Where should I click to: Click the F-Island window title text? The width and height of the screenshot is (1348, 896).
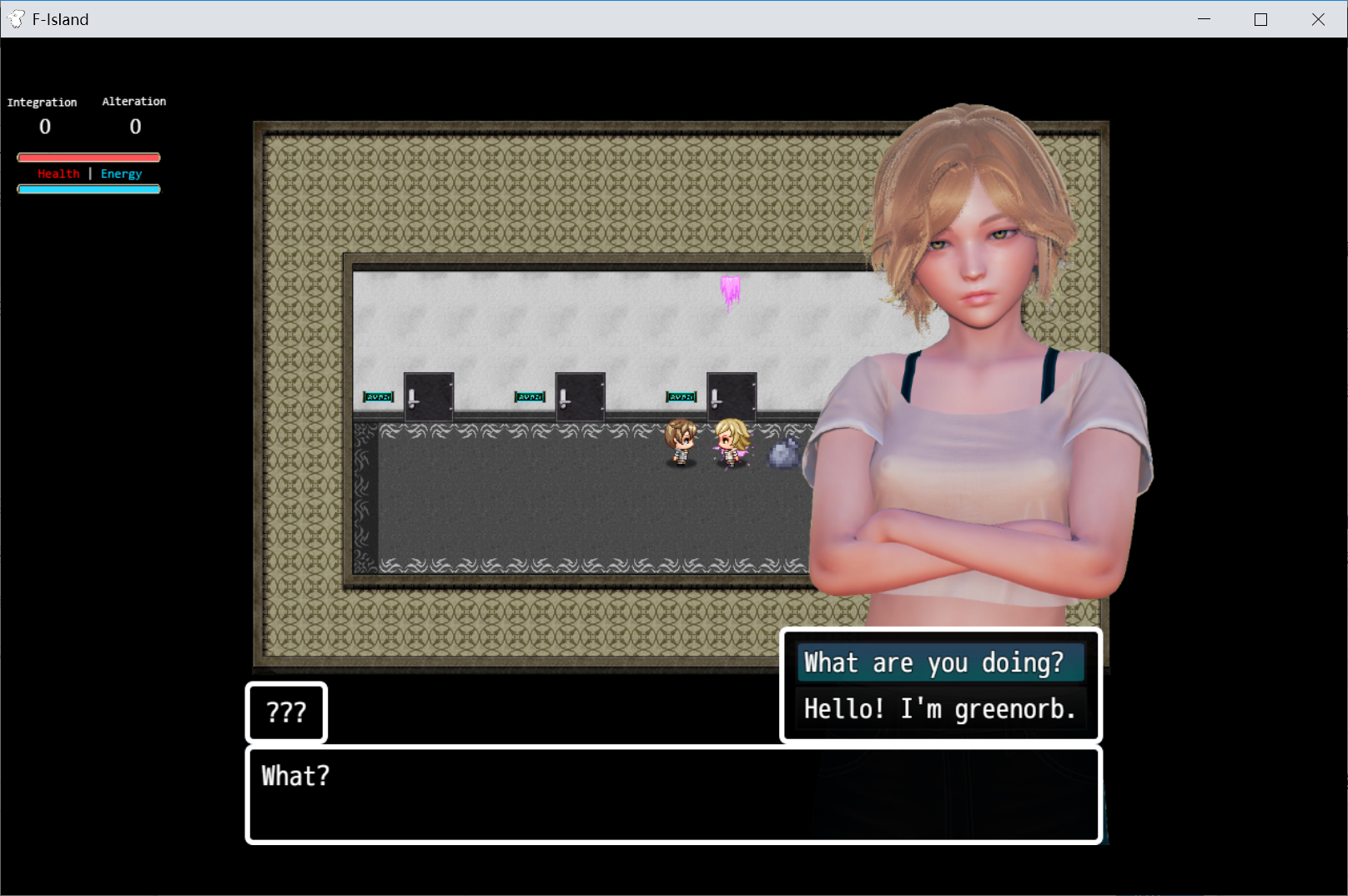(x=59, y=18)
